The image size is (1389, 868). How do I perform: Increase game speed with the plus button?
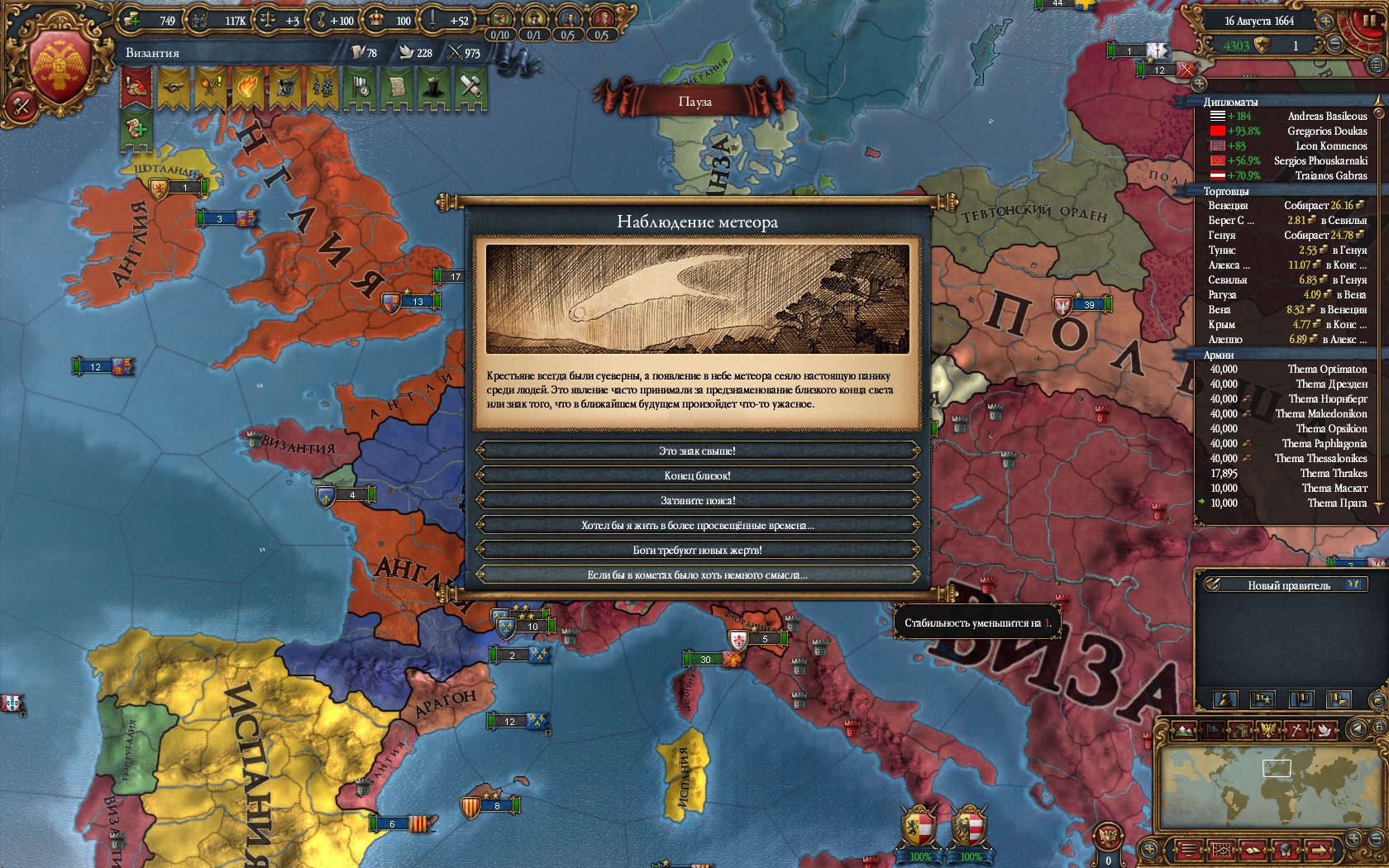coord(1325,21)
